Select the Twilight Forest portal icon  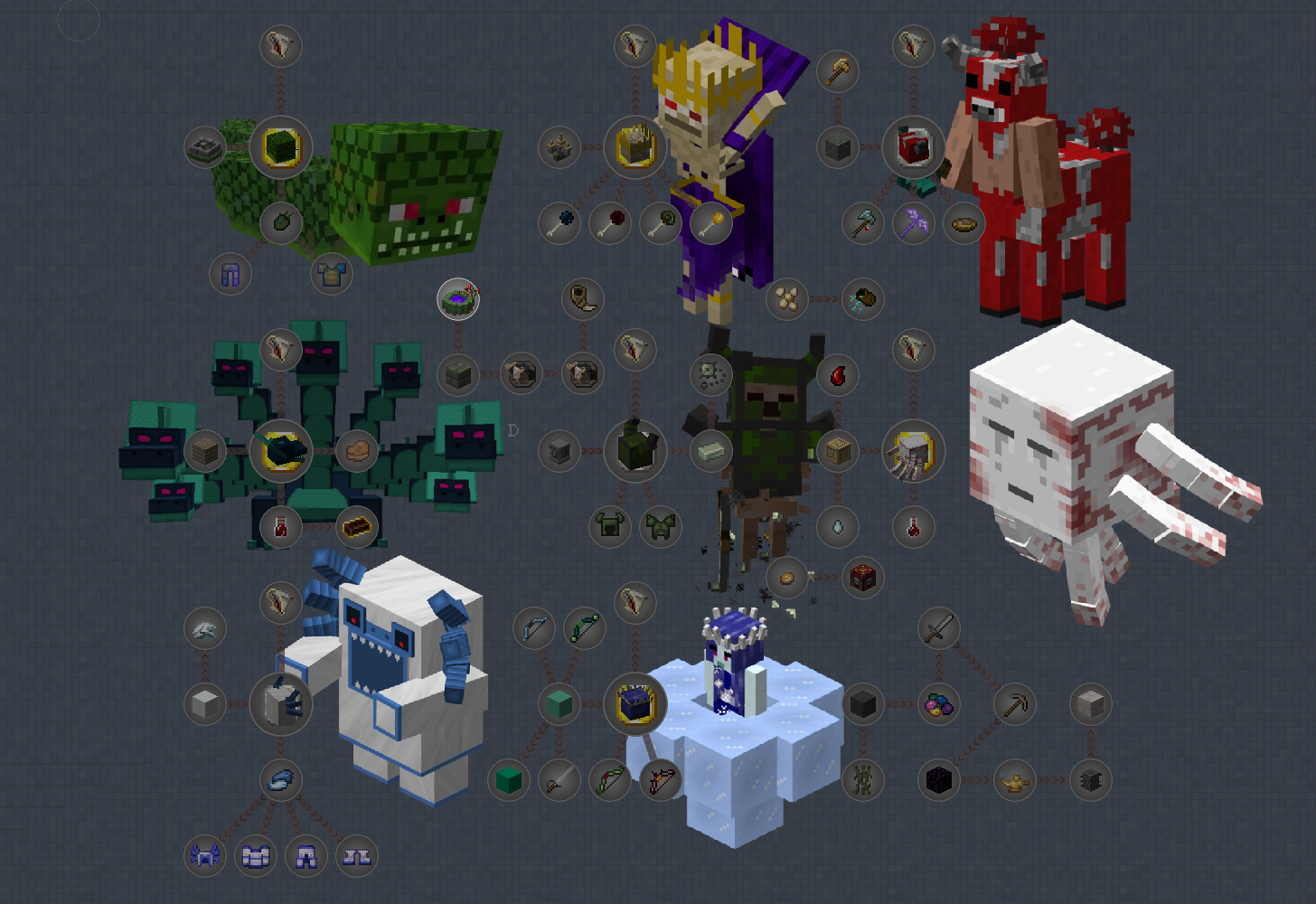coord(459,298)
